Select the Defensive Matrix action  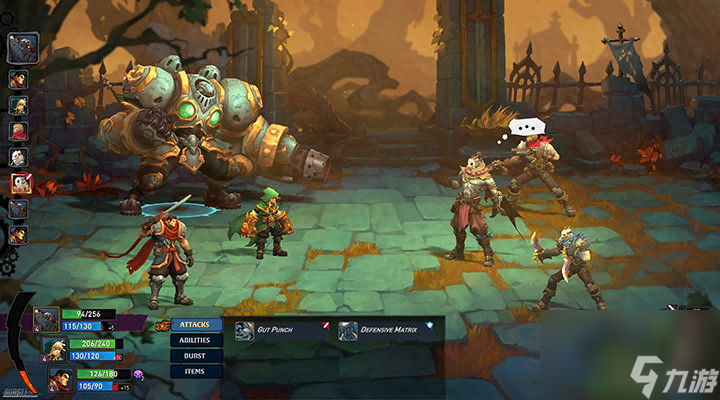(x=384, y=331)
